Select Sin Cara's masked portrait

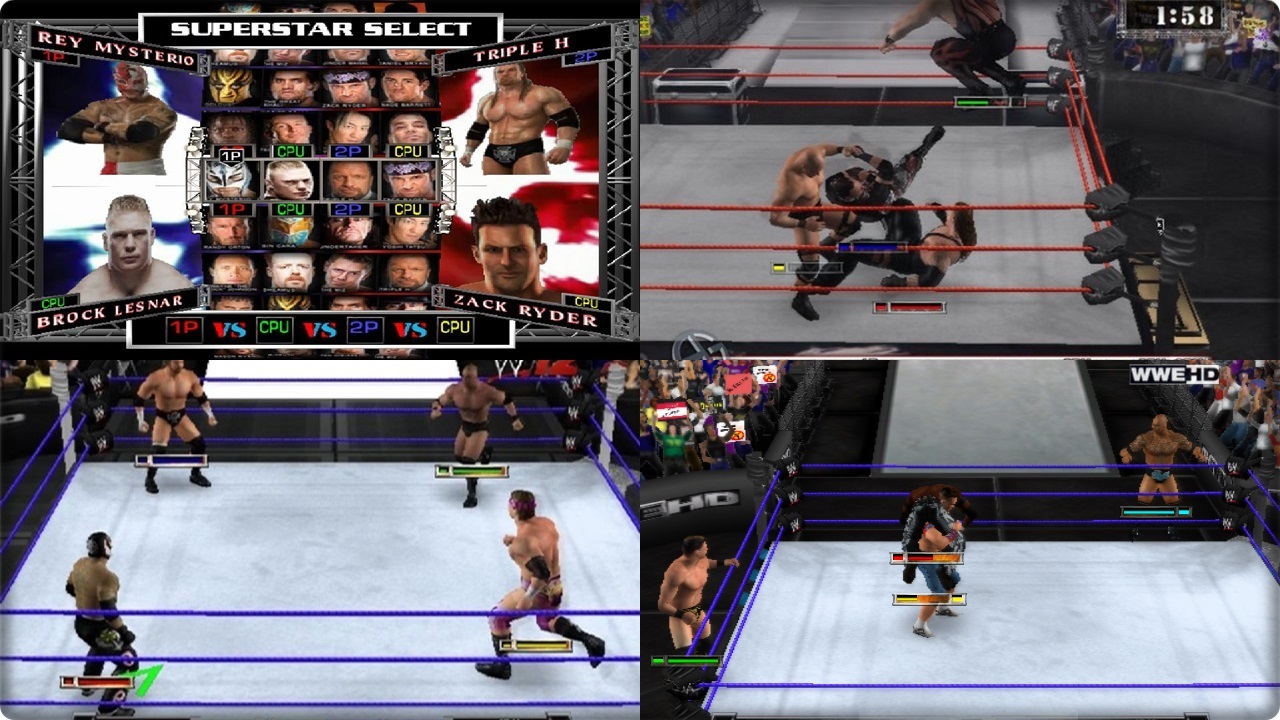287,233
